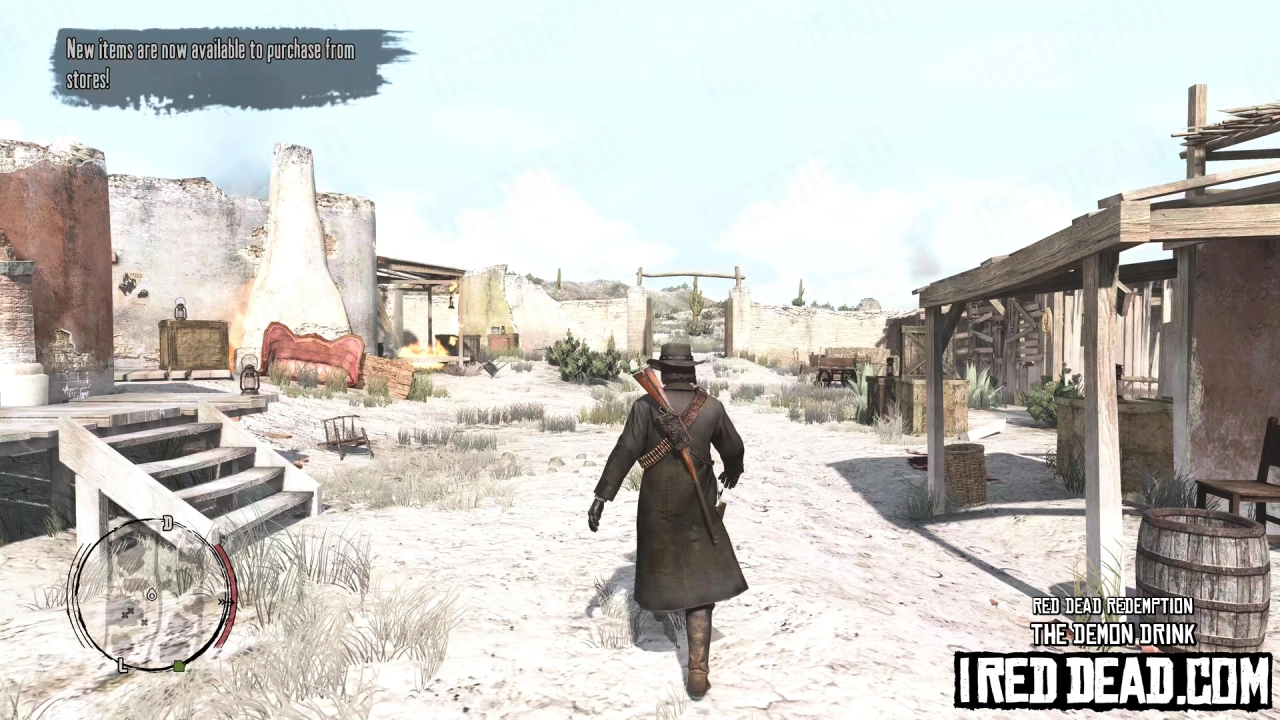The width and height of the screenshot is (1280, 720).
Task: Click the northern compass letter on the minimap
Action: [x=166, y=521]
